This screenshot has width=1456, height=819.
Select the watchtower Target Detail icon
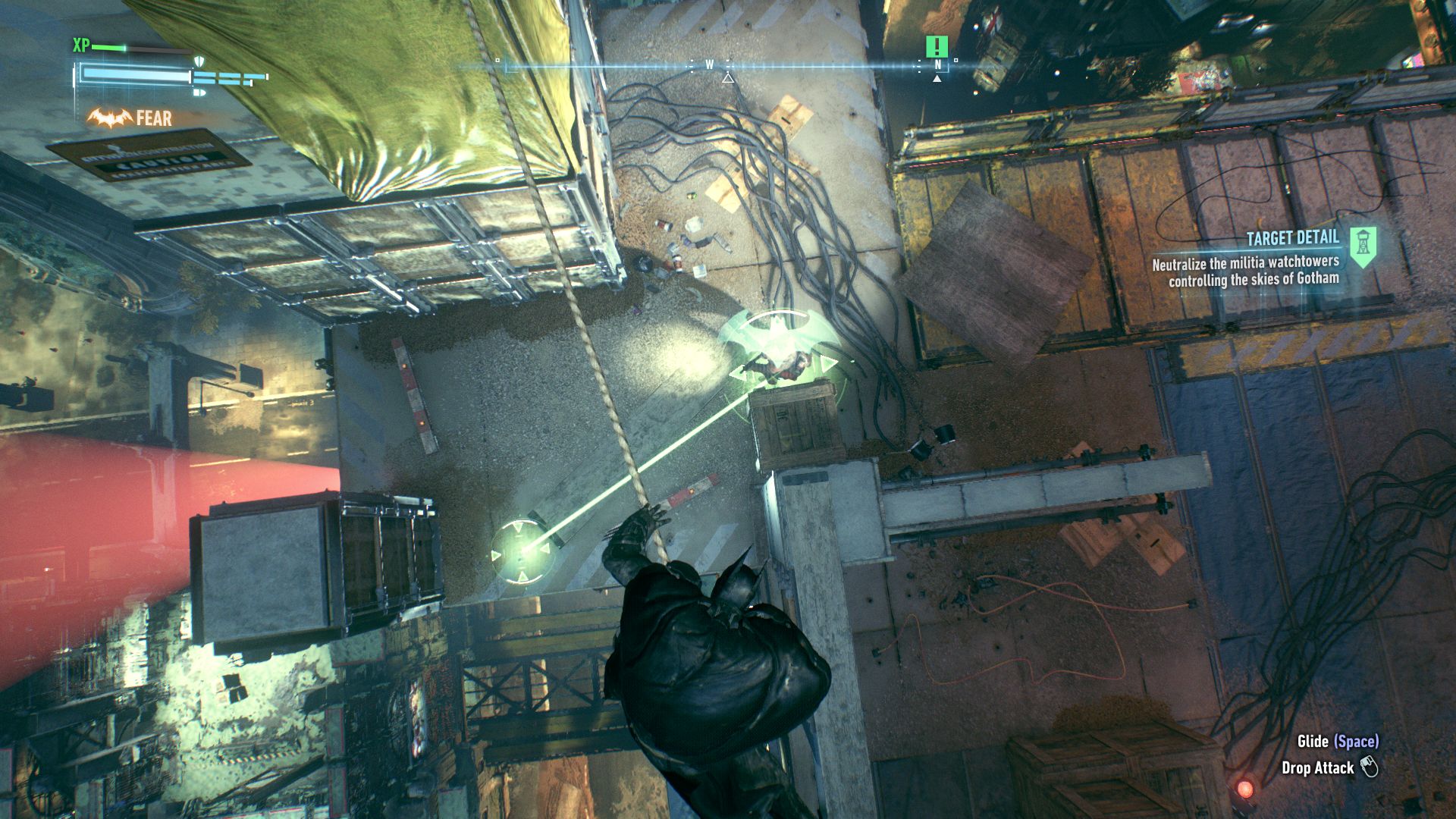click(x=1363, y=246)
